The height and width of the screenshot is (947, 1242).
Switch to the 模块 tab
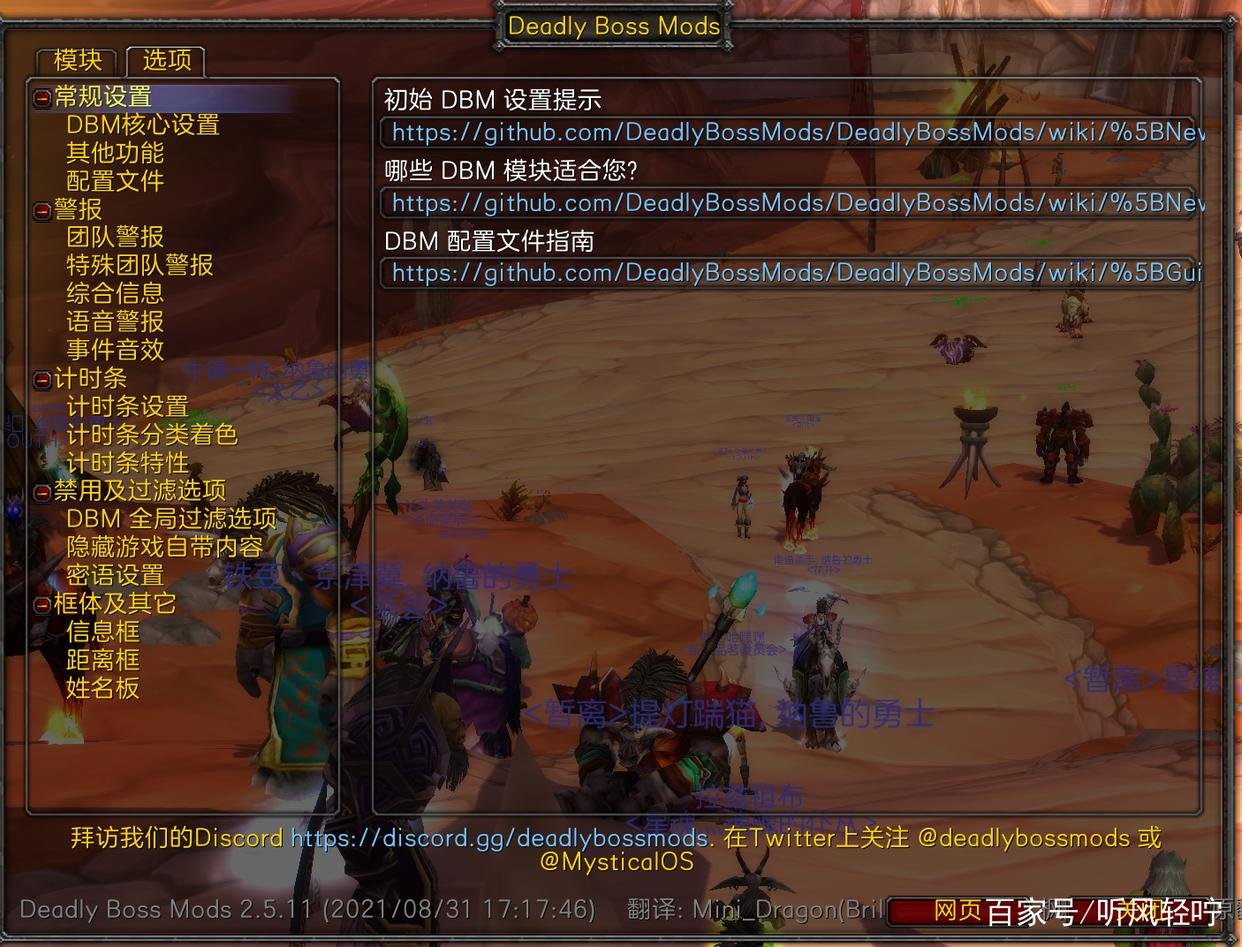click(77, 61)
